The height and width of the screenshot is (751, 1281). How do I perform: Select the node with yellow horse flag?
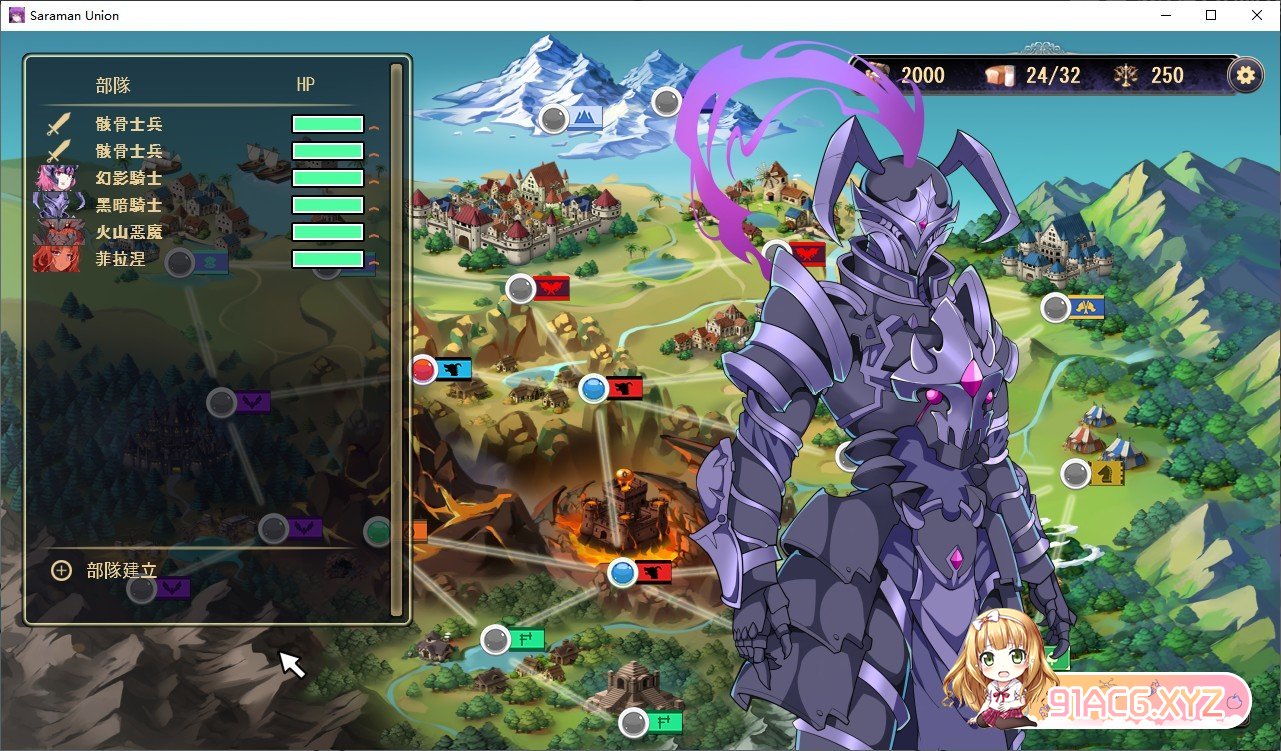click(1076, 473)
